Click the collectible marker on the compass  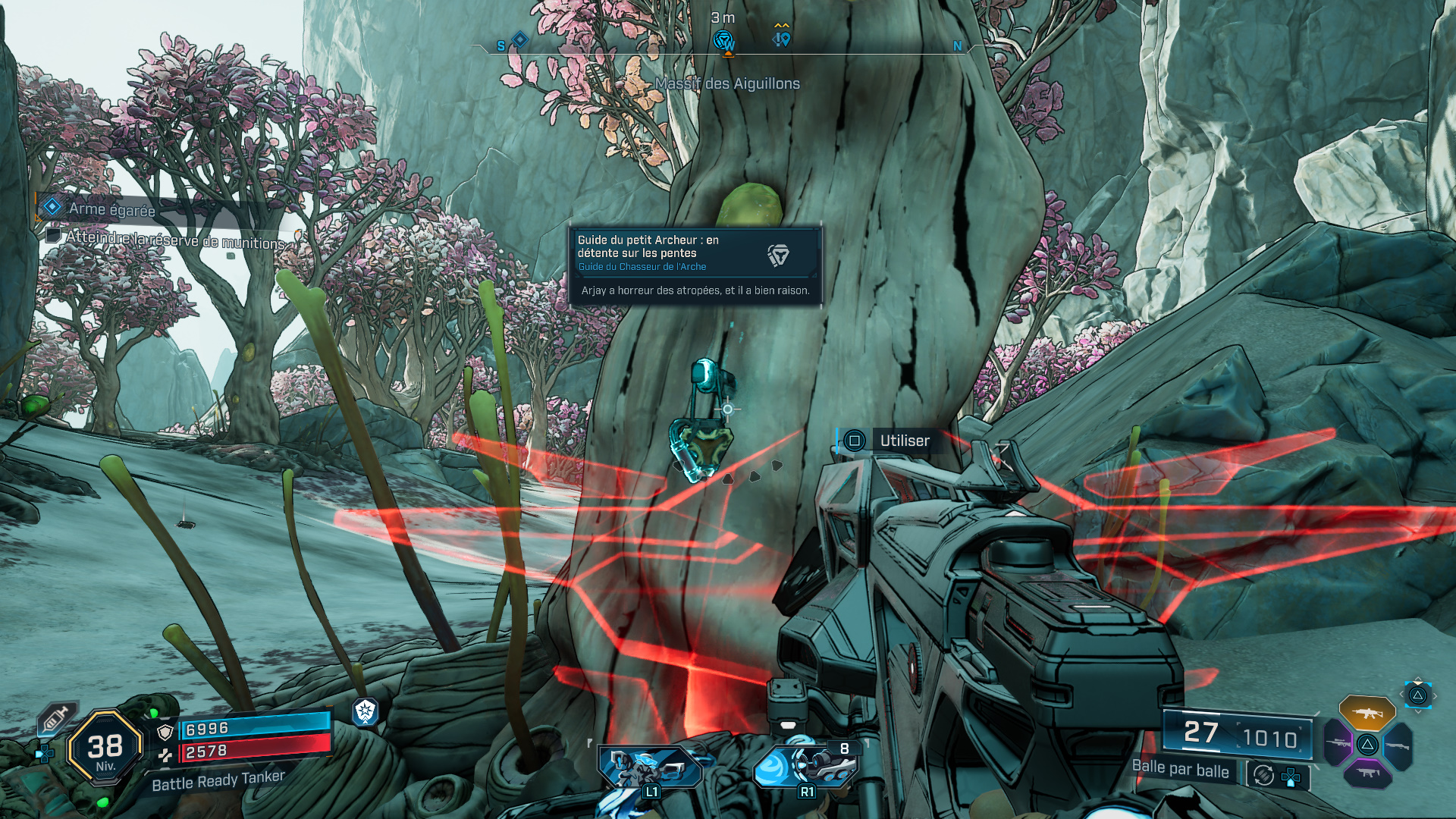pyautogui.click(x=724, y=39)
